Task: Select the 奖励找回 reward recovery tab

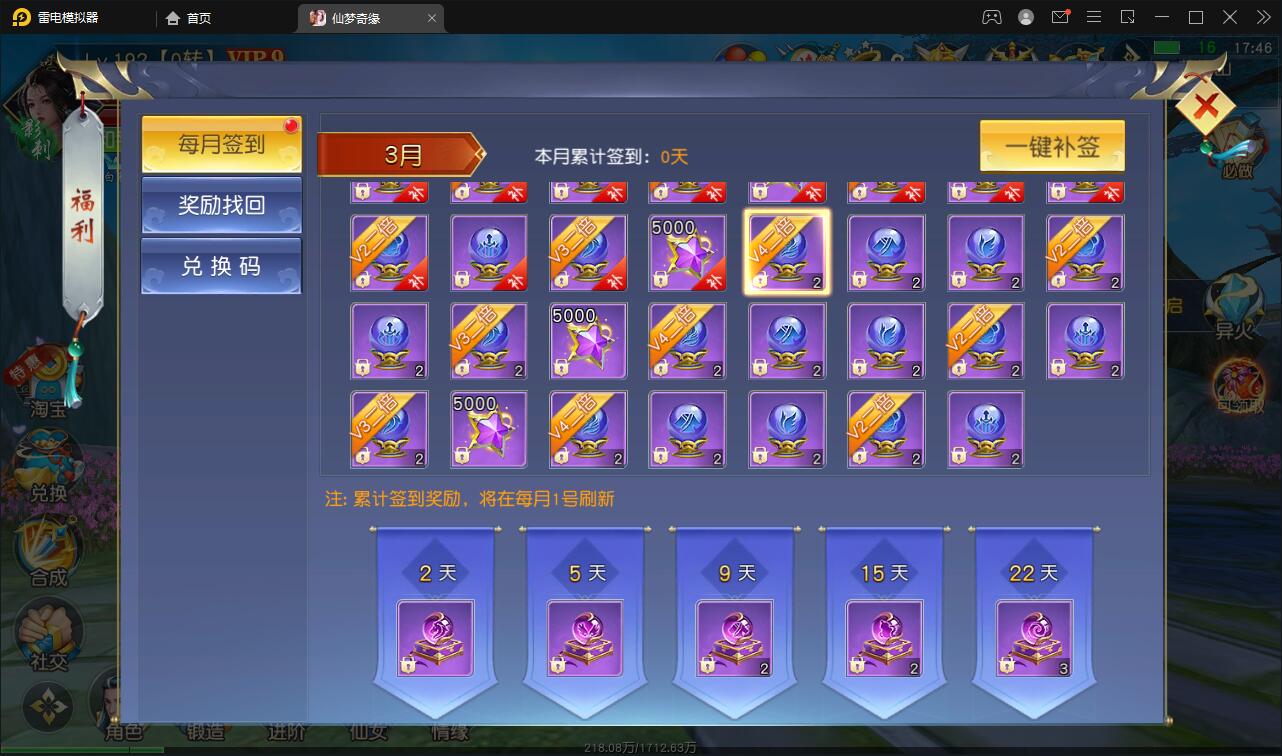Action: [220, 206]
